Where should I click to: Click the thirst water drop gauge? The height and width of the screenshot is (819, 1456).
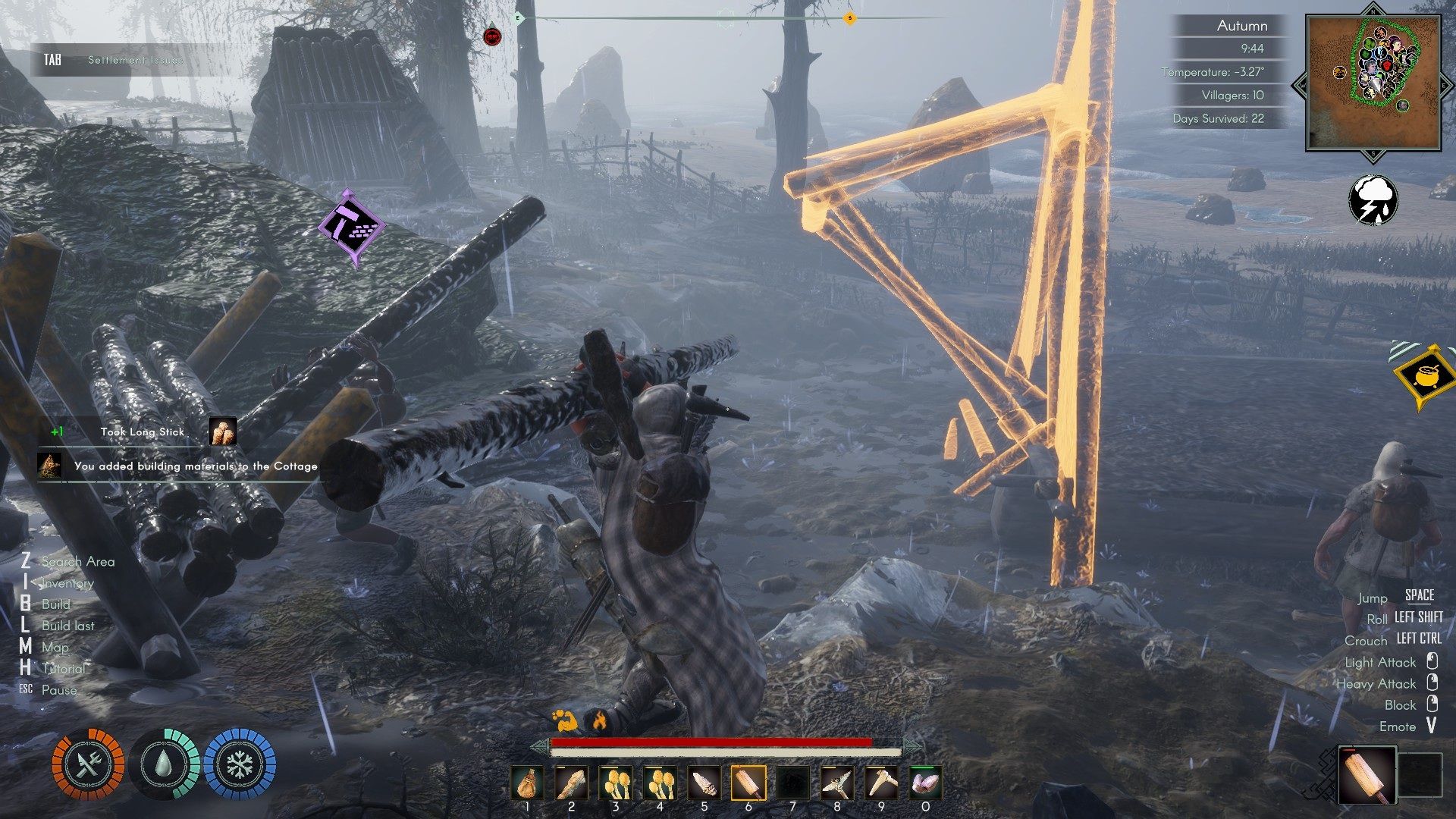click(x=164, y=764)
